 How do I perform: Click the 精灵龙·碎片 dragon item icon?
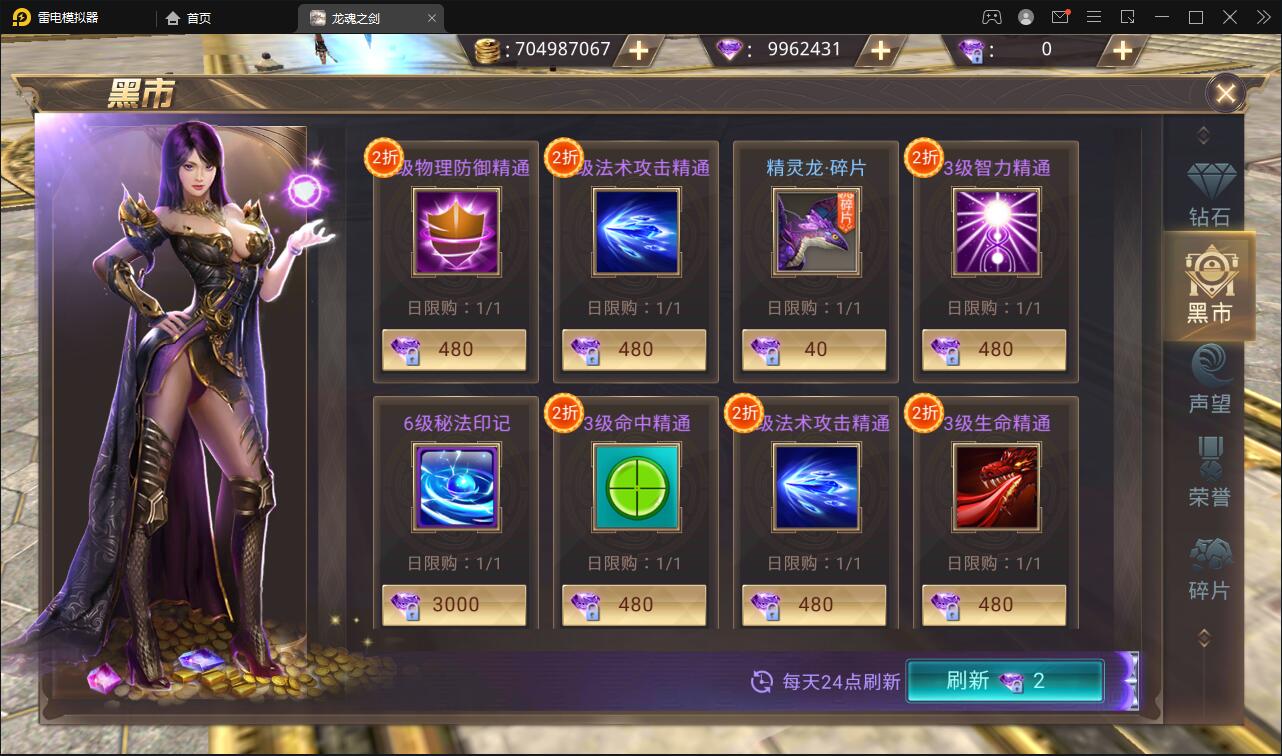pos(813,231)
